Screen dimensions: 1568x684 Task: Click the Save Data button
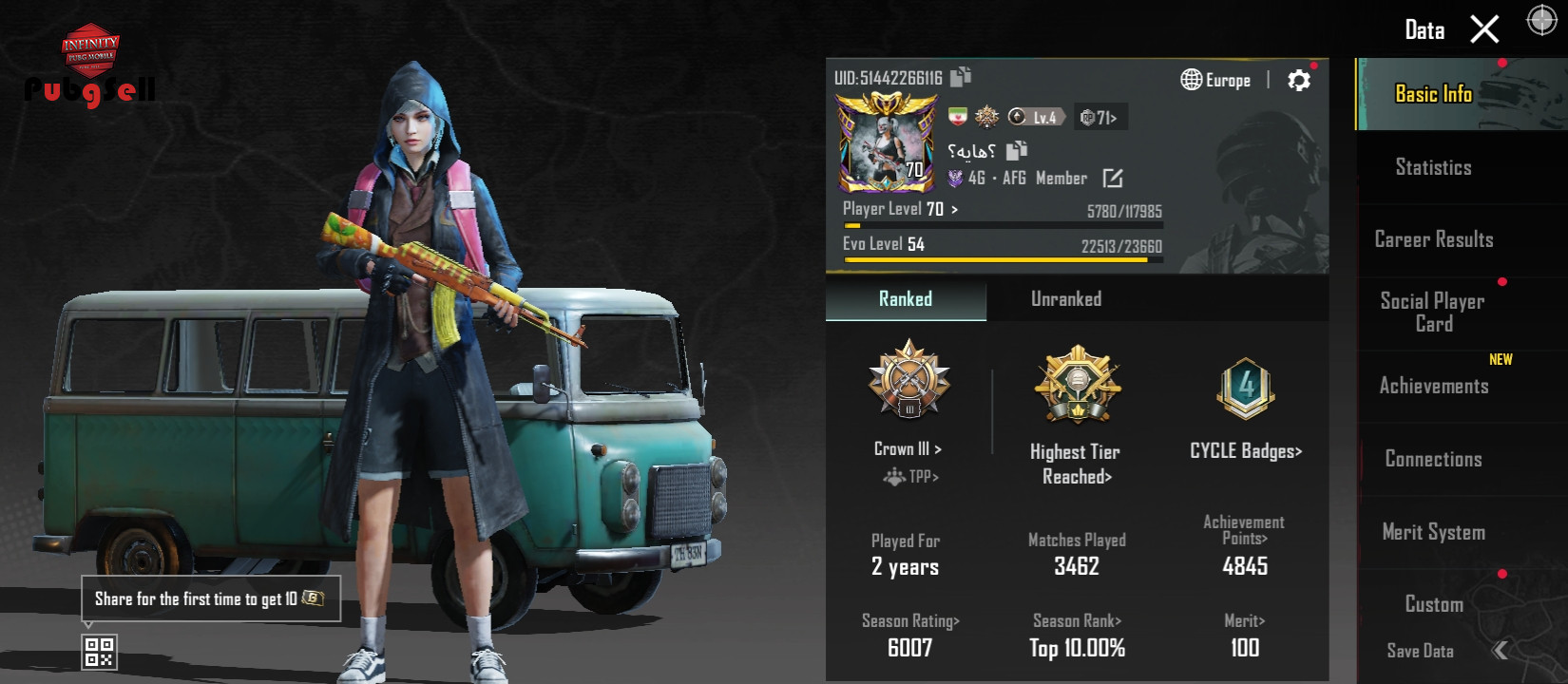[x=1420, y=651]
